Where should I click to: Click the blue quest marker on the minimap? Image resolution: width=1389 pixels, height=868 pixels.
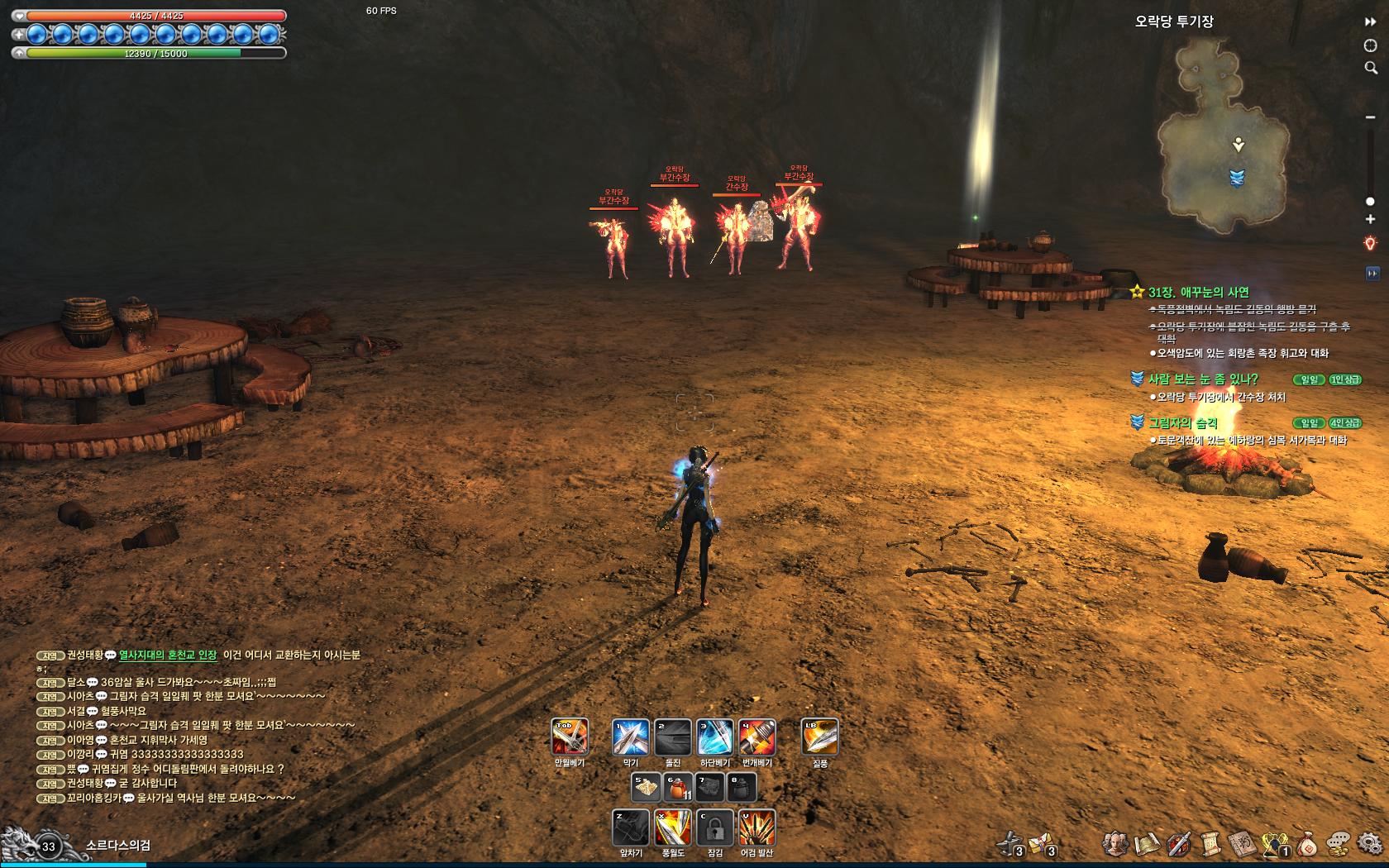click(1237, 178)
